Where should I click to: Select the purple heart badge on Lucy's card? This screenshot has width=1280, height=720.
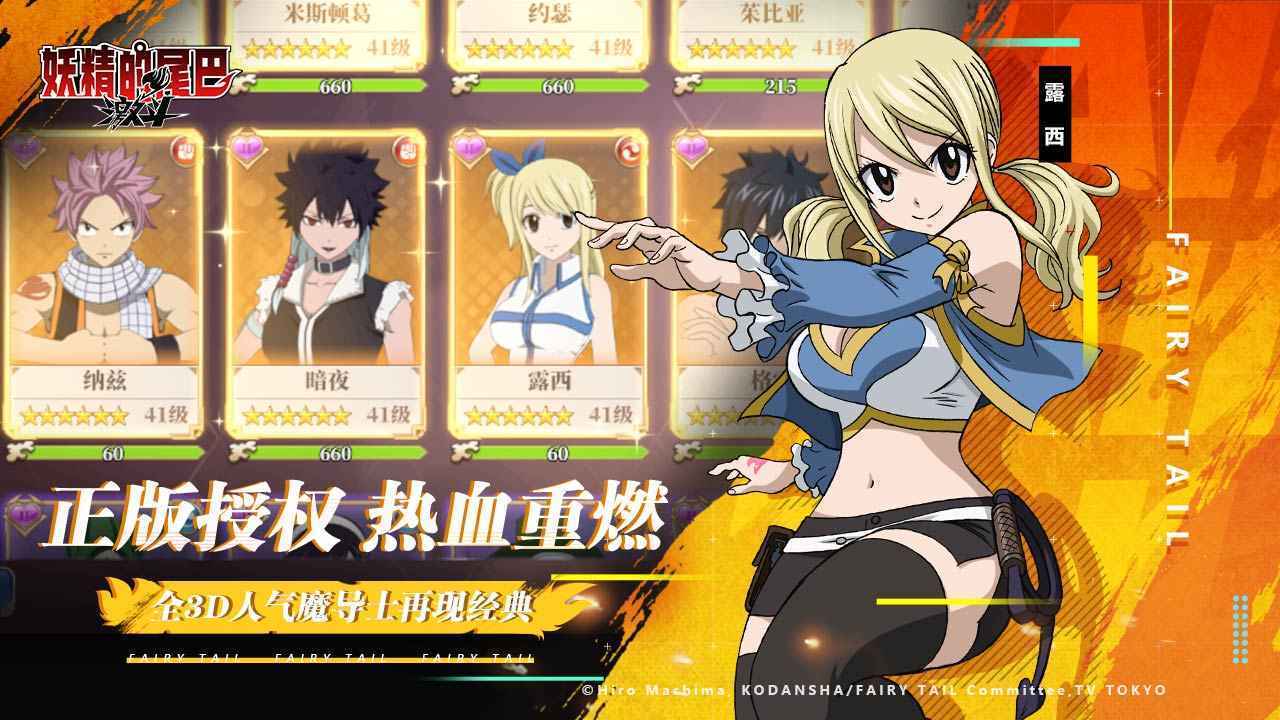470,146
